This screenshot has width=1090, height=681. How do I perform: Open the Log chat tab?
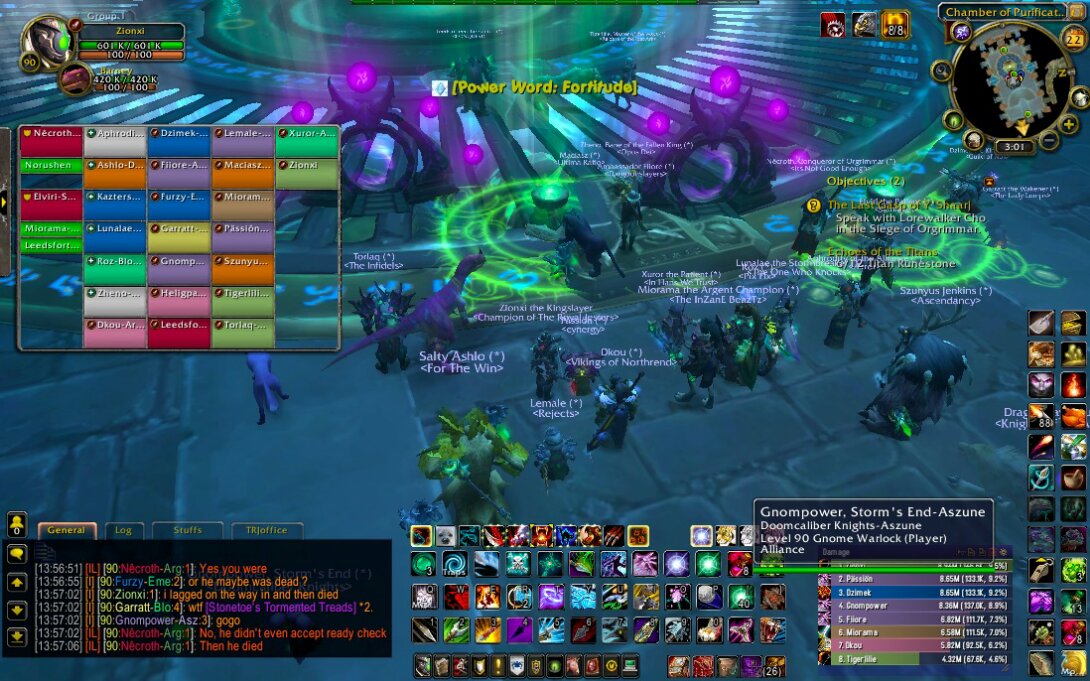tap(124, 531)
